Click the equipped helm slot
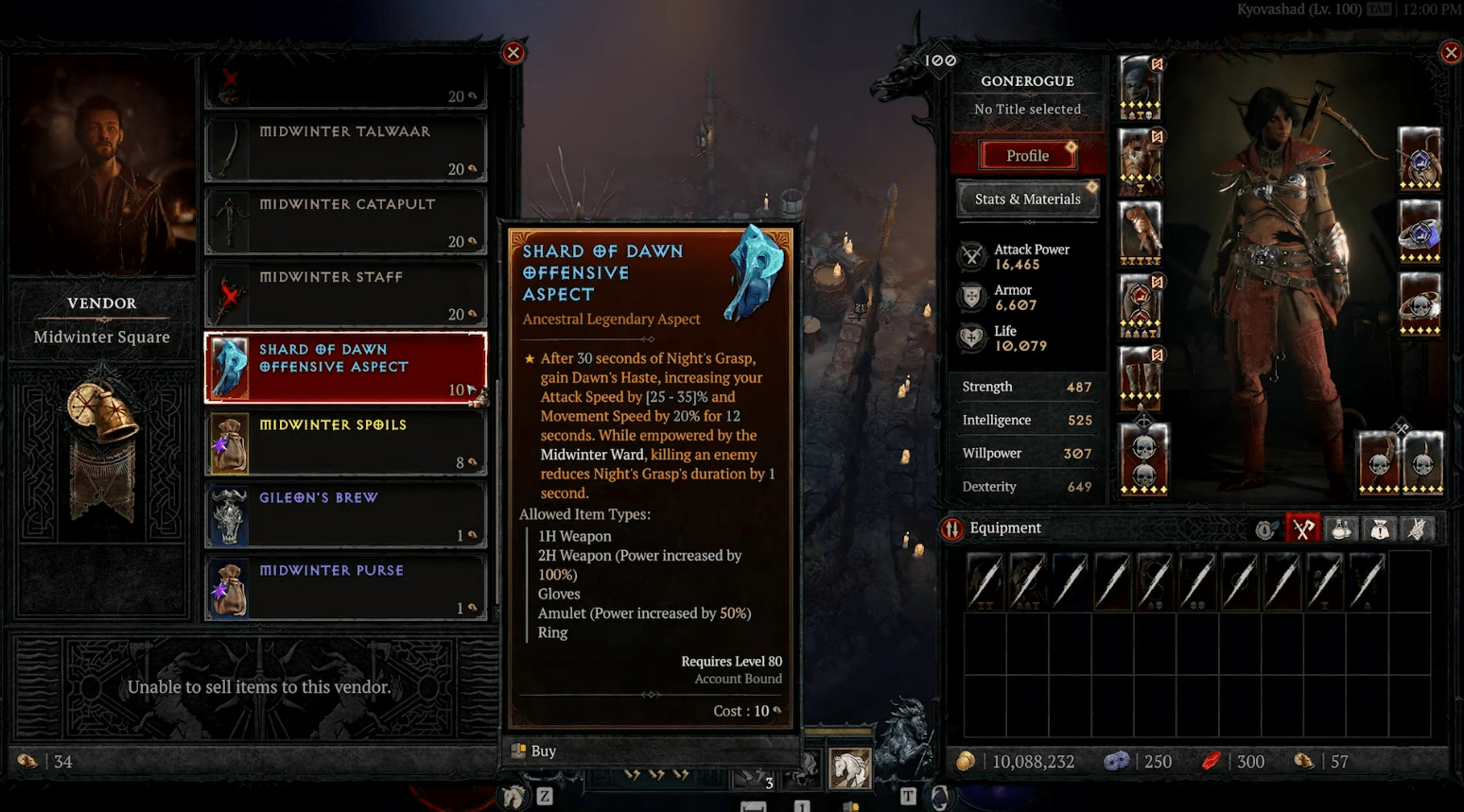This screenshot has height=812, width=1464. click(x=1141, y=86)
